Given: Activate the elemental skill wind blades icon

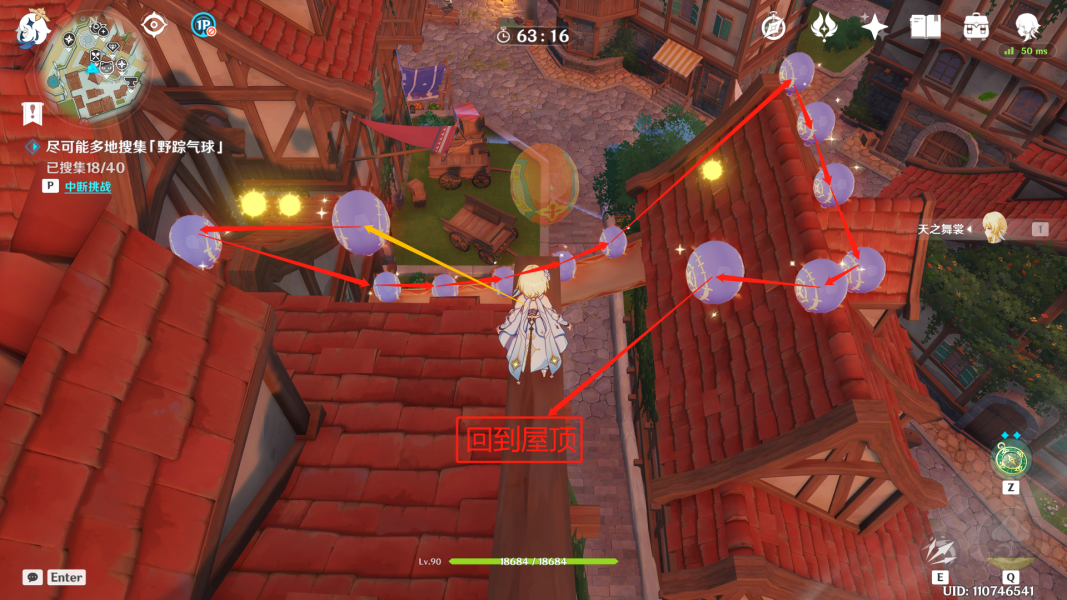Looking at the screenshot, I should tap(941, 553).
